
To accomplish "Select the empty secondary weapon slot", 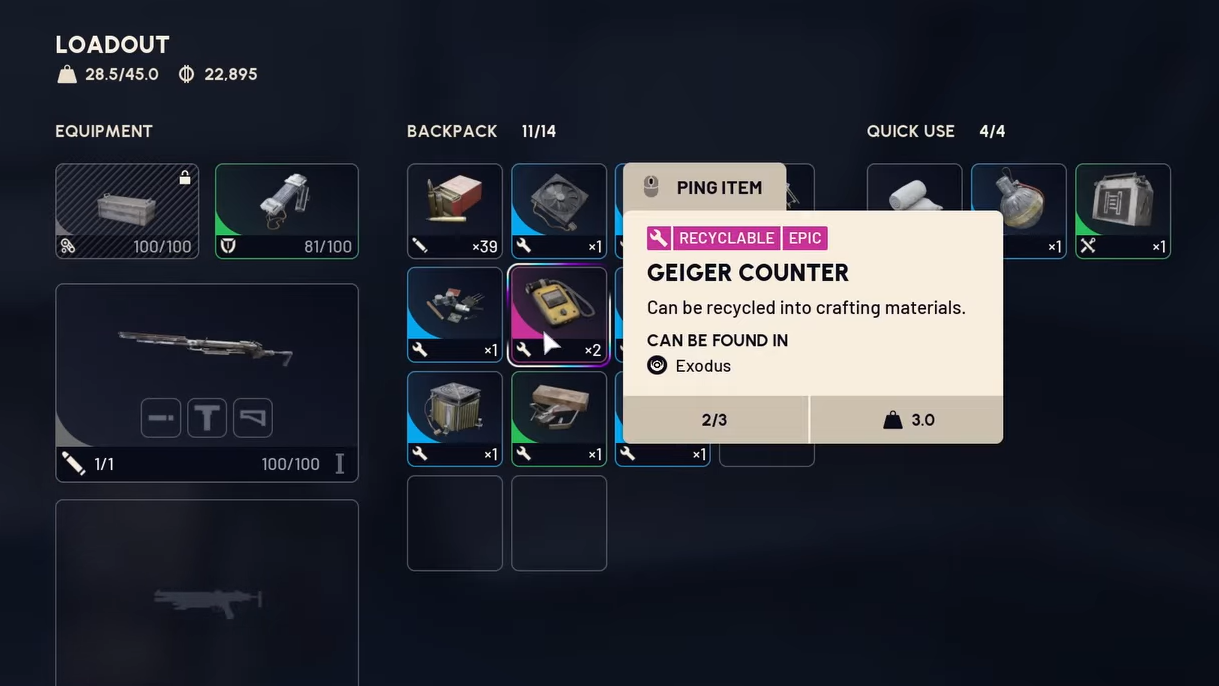I will pos(207,592).
